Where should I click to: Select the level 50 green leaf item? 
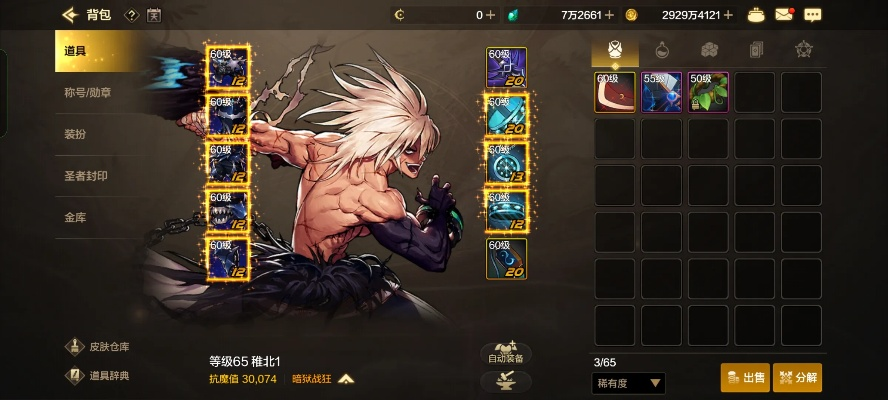[708, 92]
